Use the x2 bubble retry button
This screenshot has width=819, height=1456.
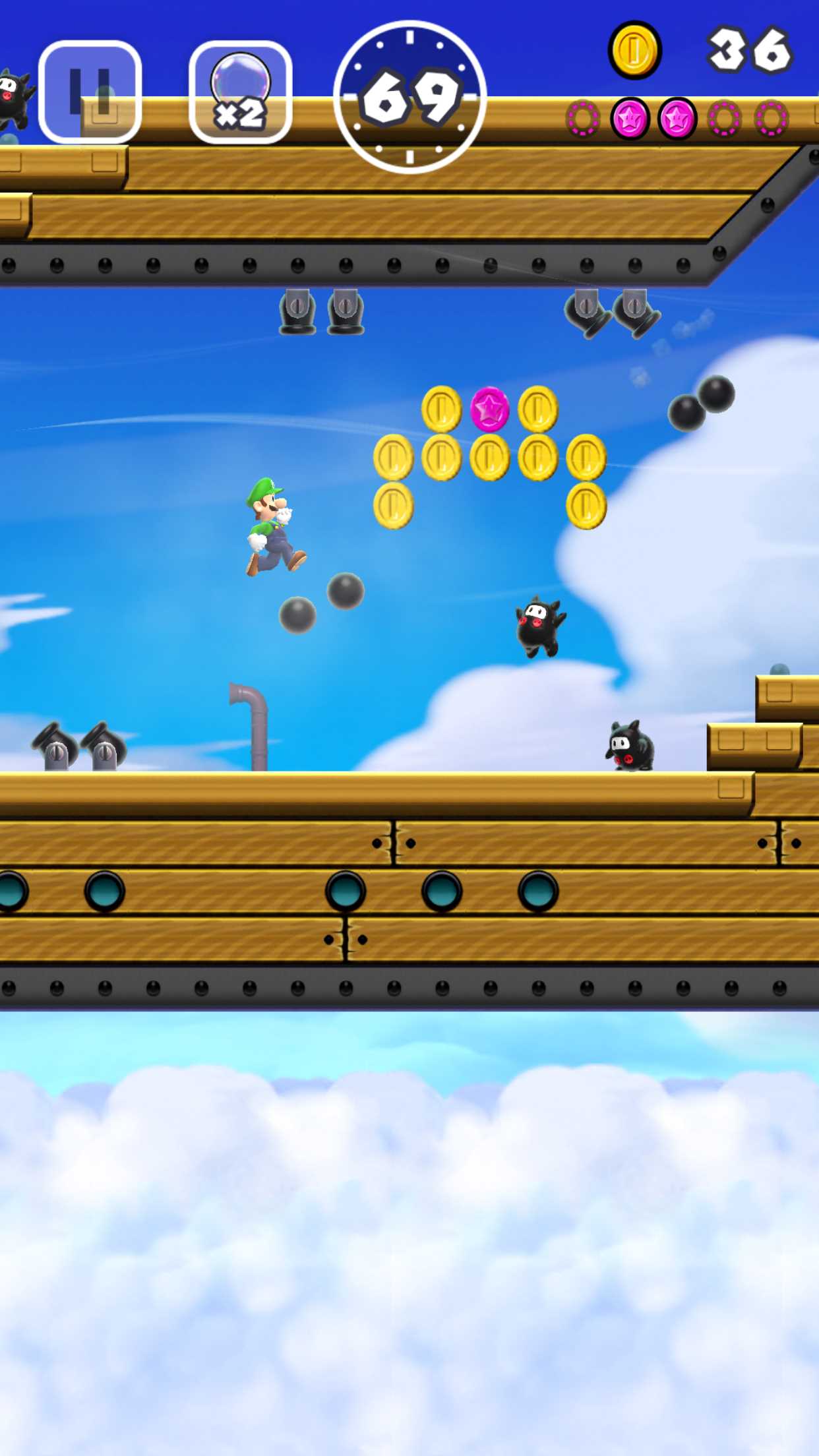241,92
